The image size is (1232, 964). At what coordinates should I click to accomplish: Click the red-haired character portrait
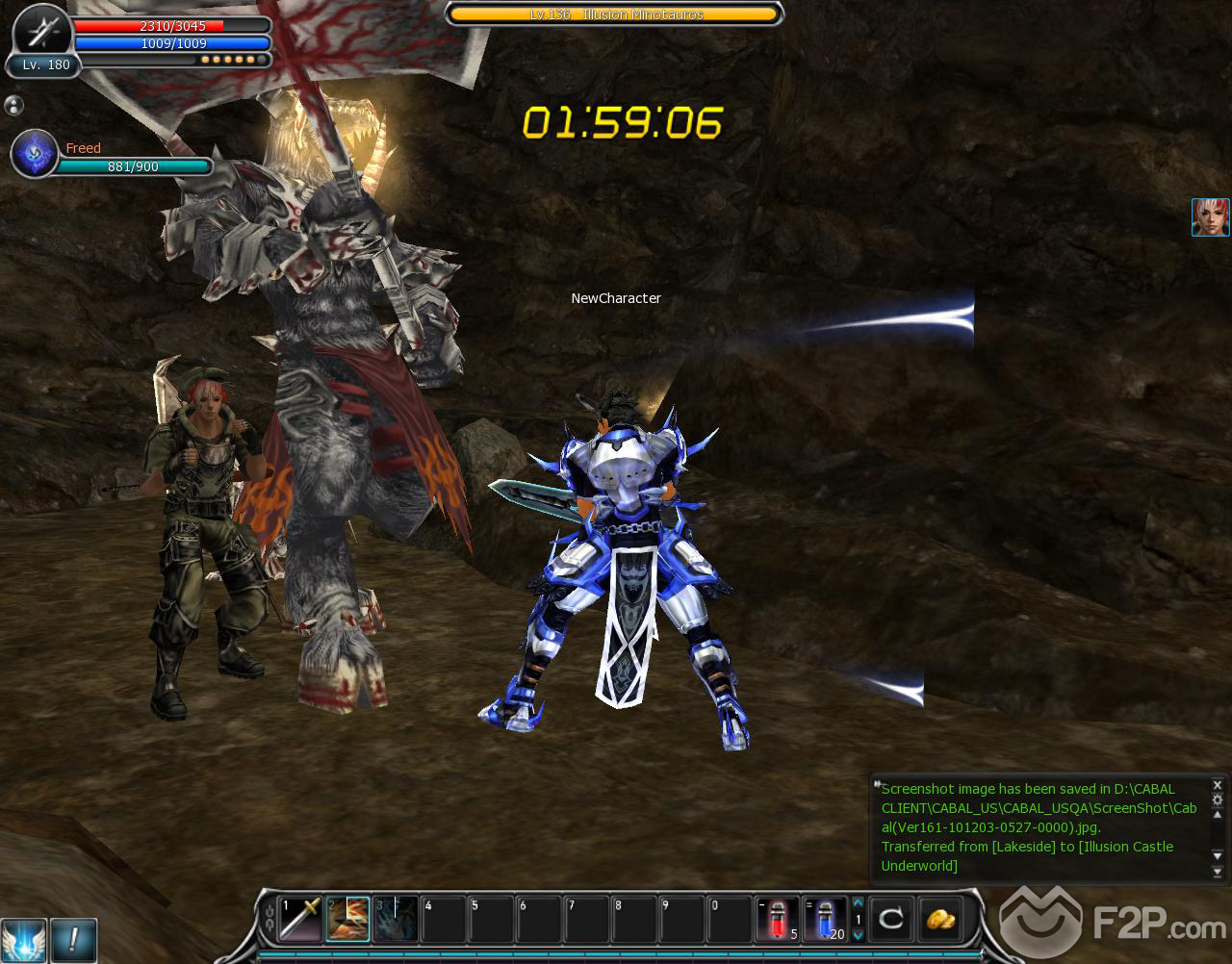pos(1211,217)
